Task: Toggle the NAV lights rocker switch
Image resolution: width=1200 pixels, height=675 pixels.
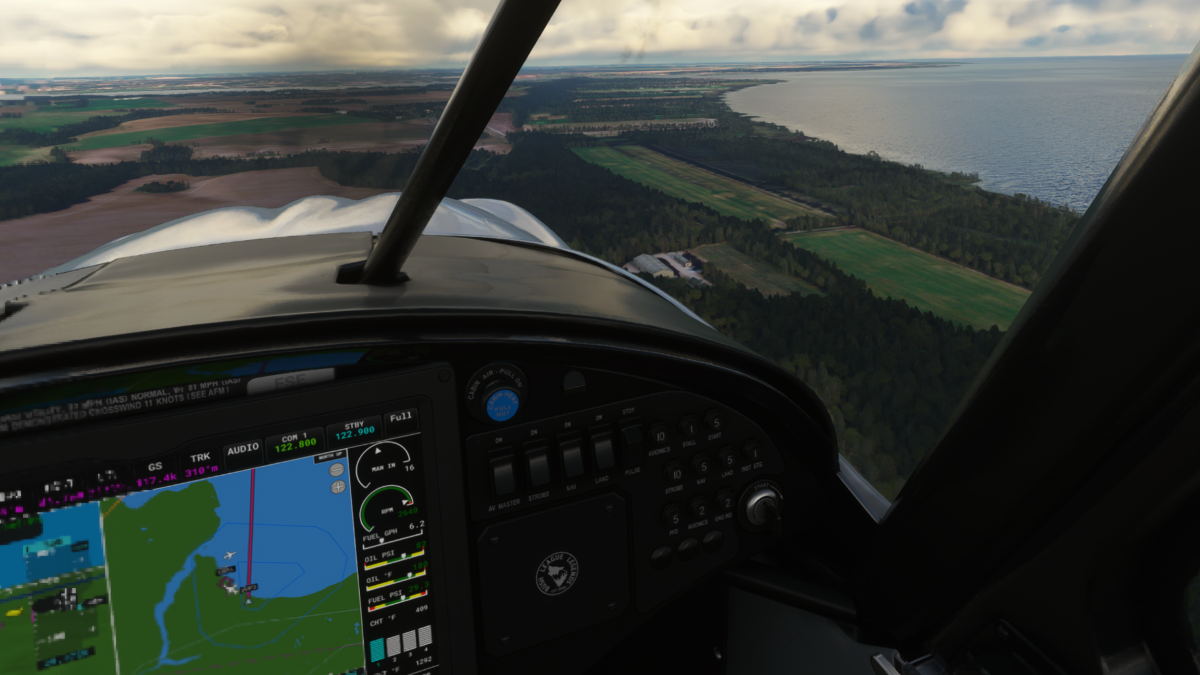Action: pyautogui.click(x=573, y=458)
